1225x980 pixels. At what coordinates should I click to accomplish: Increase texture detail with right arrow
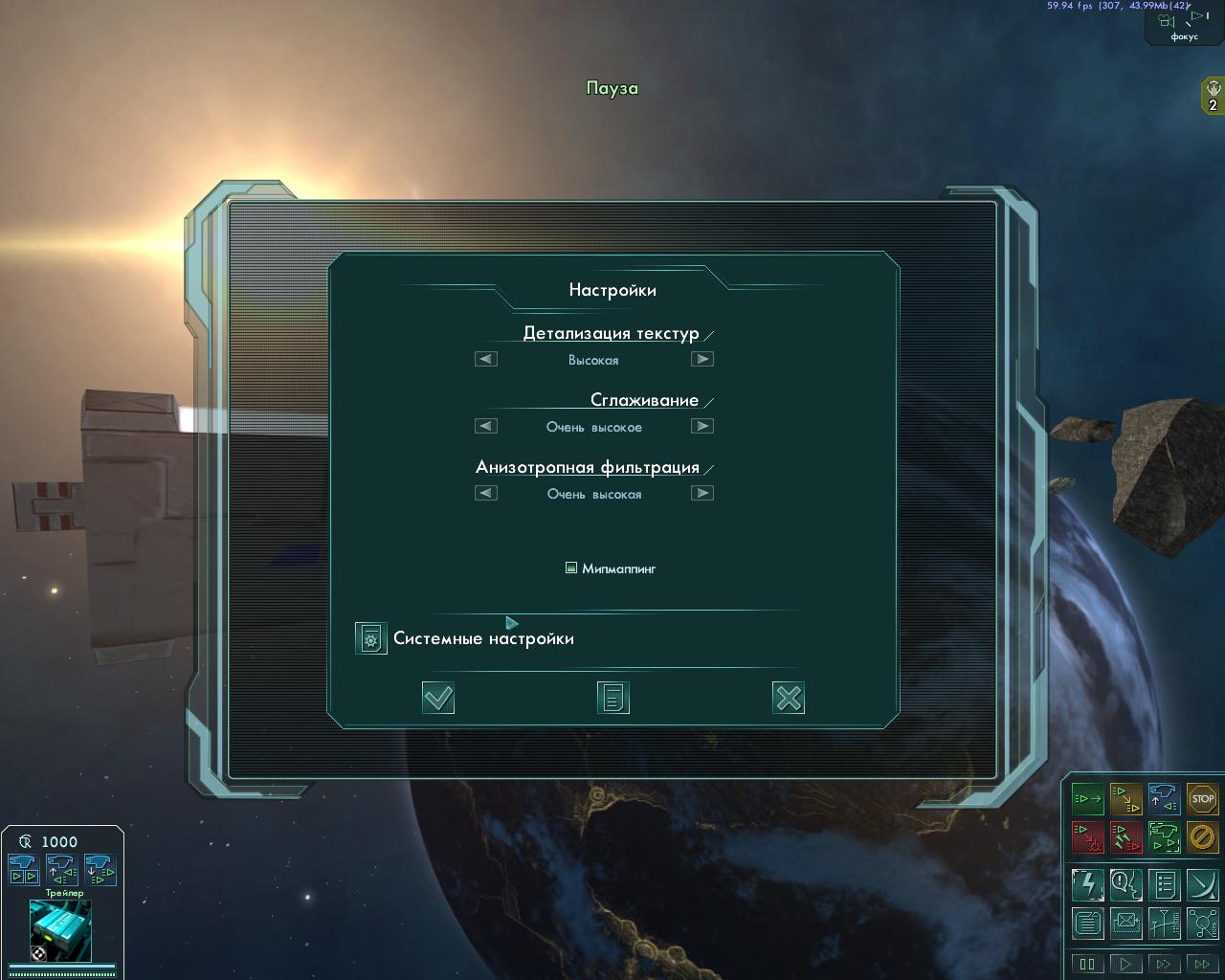pos(702,359)
